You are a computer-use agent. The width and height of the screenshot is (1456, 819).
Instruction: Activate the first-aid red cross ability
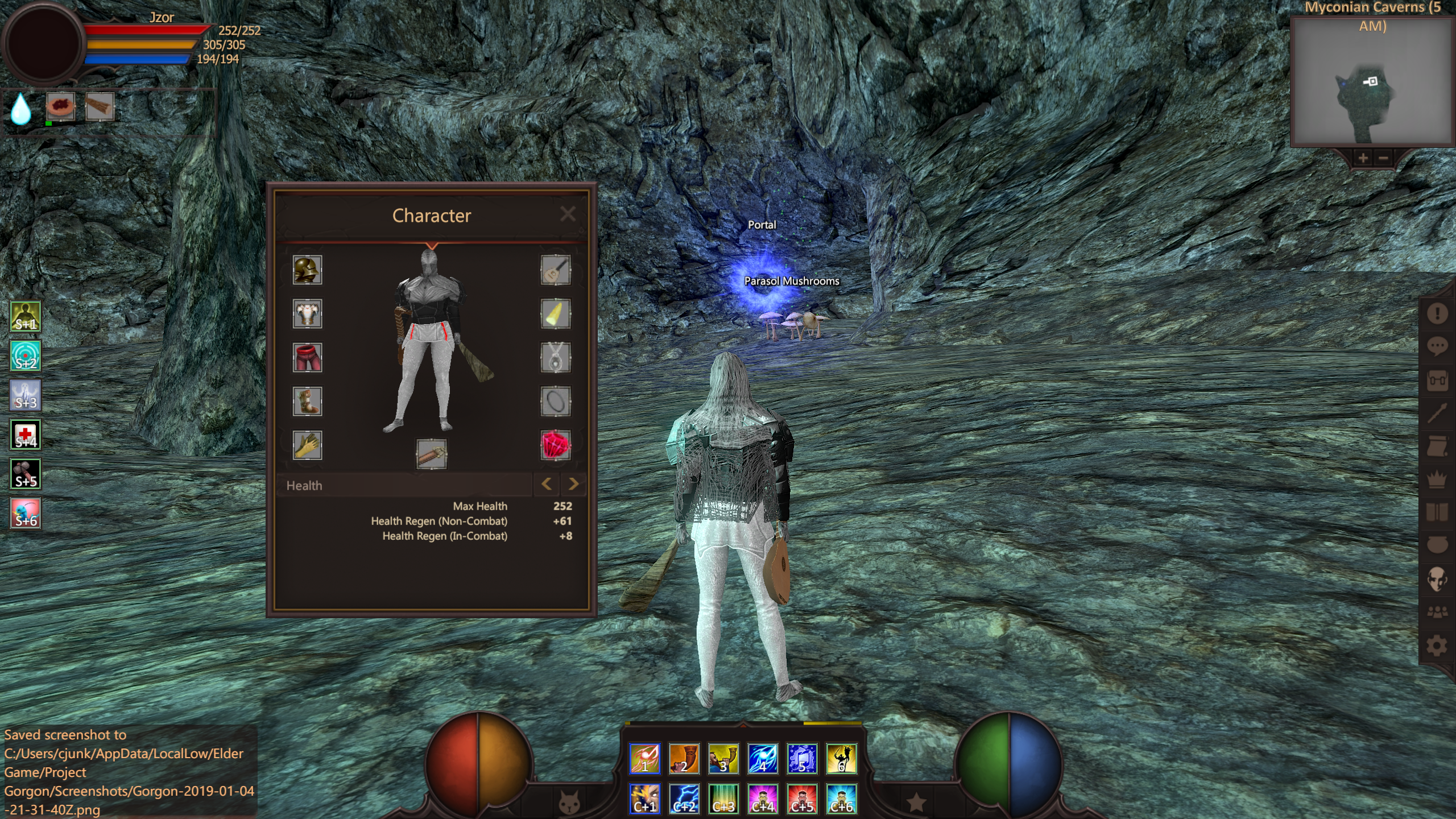coord(26,435)
